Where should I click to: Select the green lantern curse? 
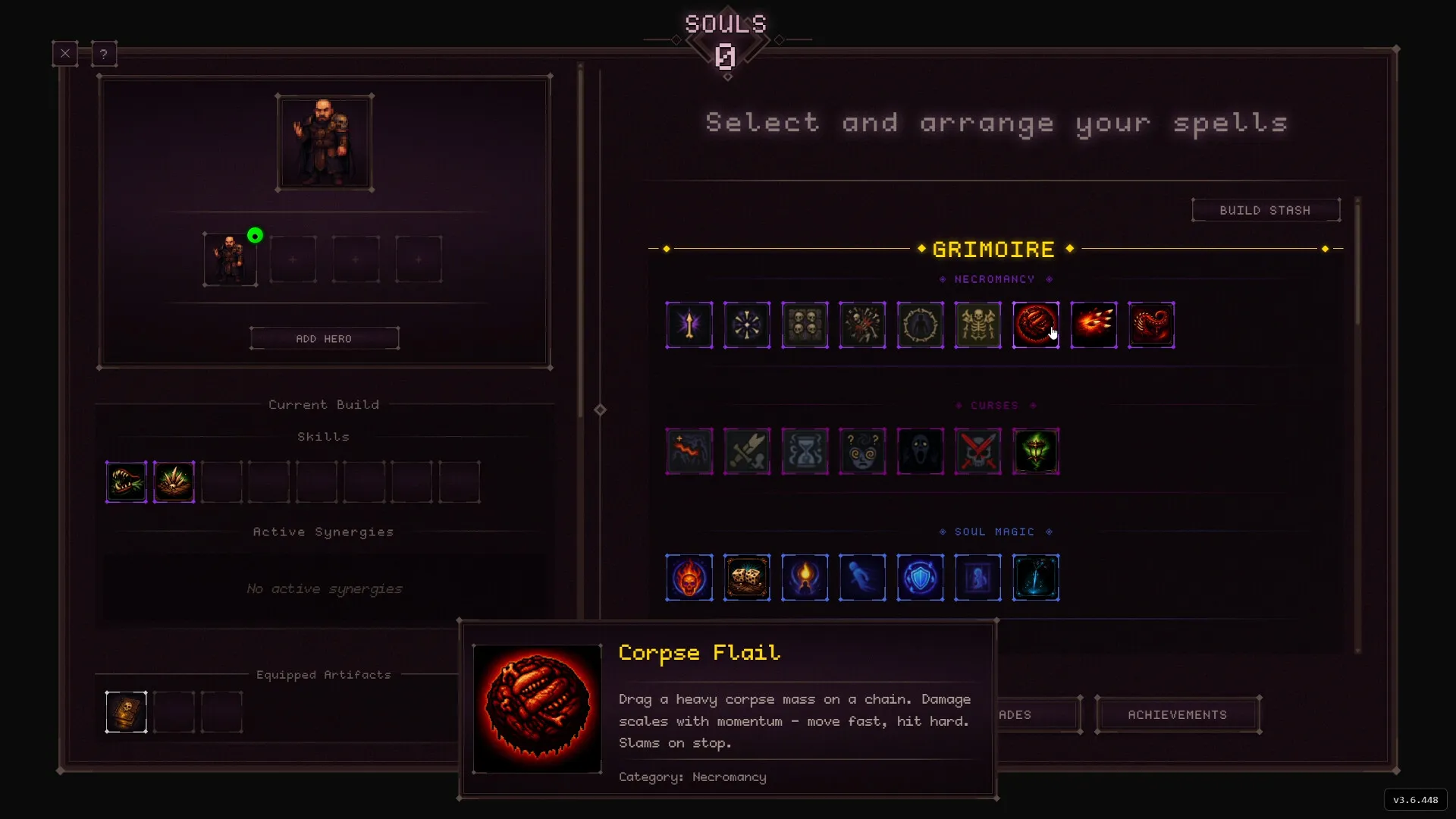coord(1035,452)
